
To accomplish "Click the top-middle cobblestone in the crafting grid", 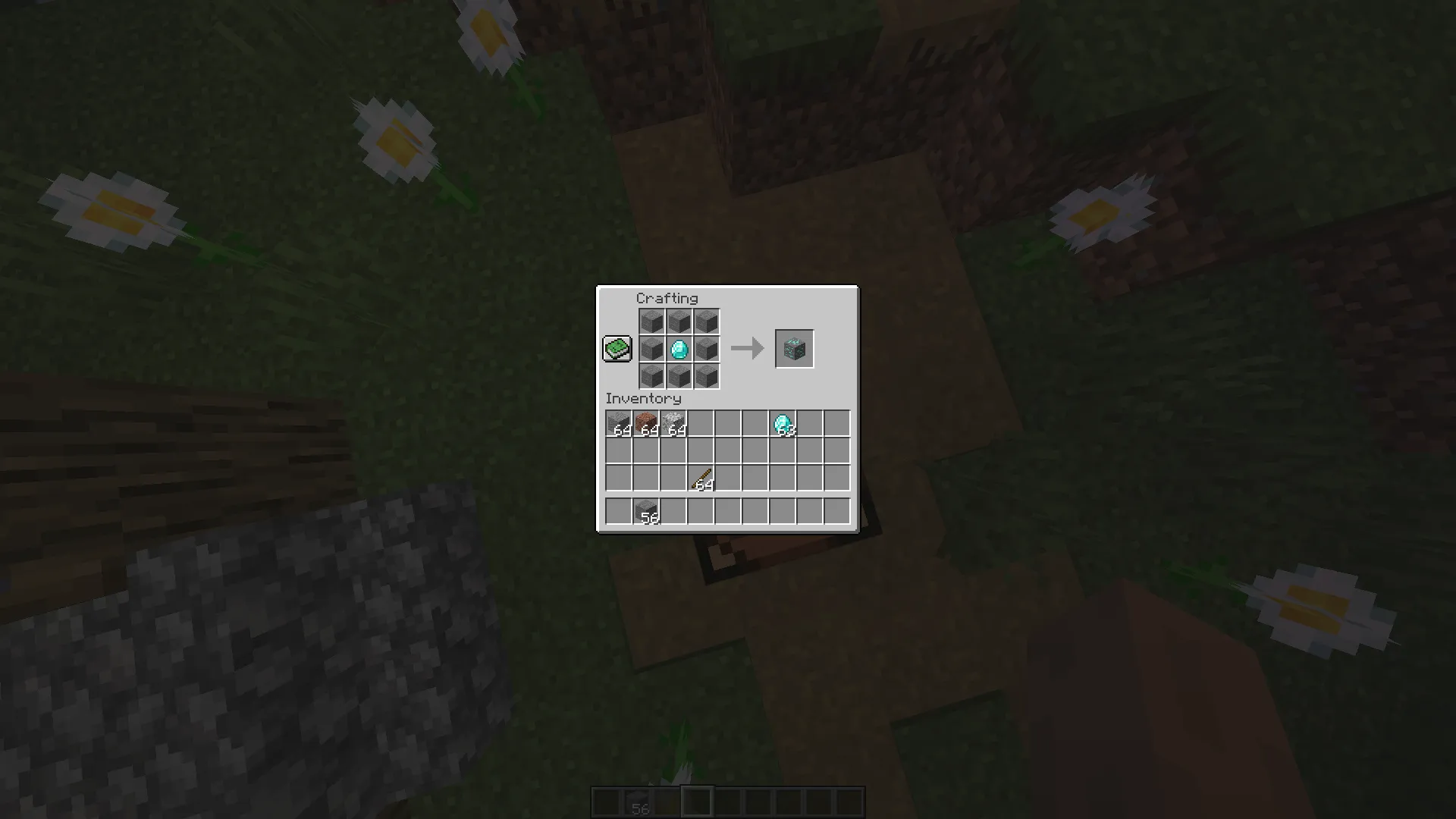I will (679, 322).
